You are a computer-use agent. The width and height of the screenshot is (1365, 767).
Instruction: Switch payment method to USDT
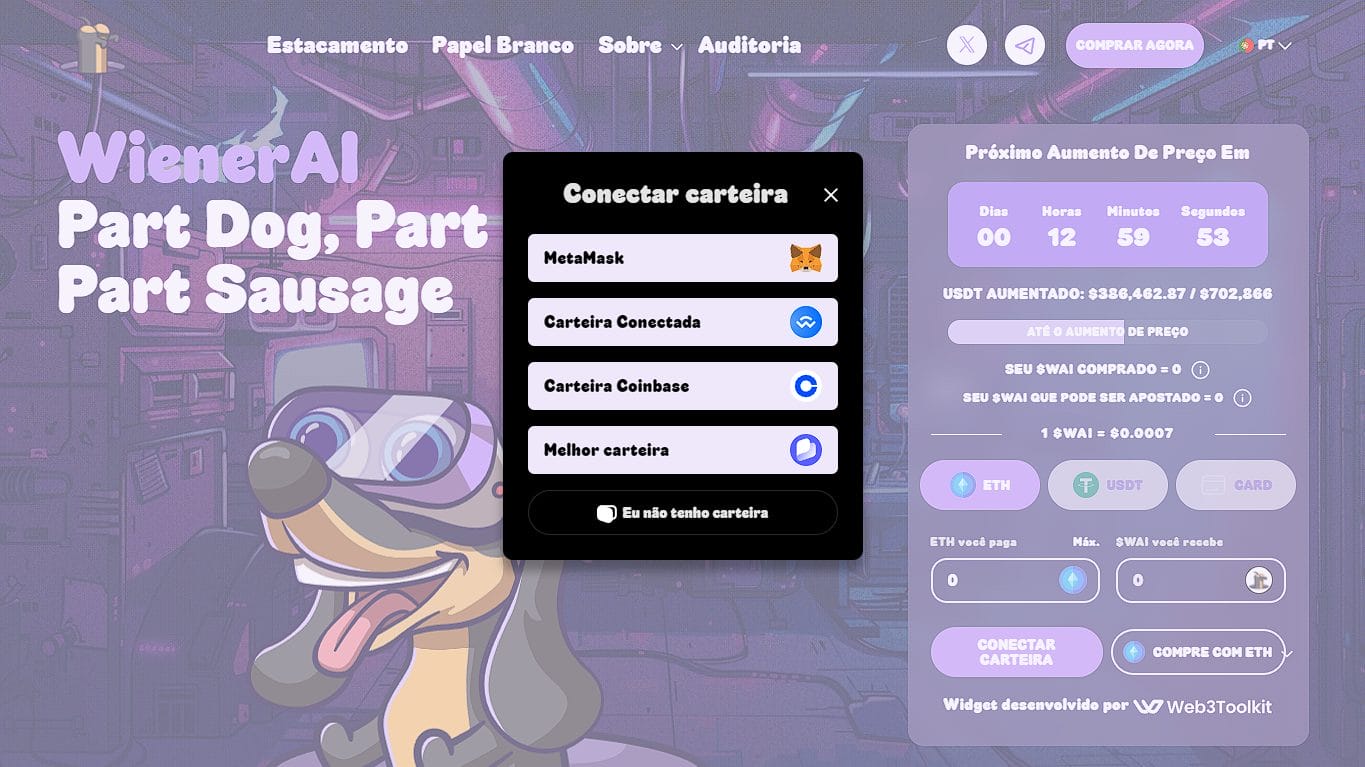coord(1107,485)
